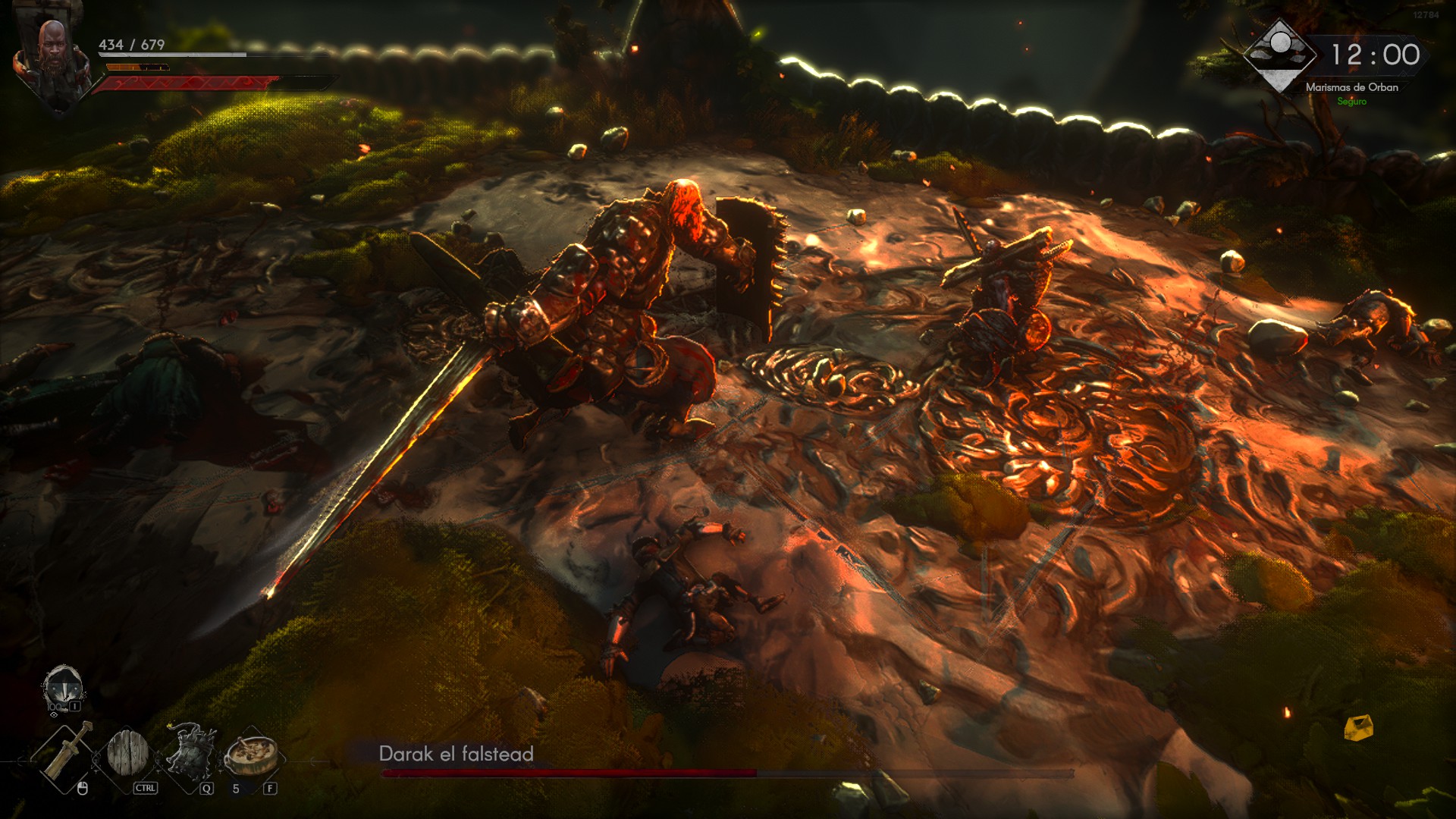
Task: Consume the stew bowl food item
Action: click(251, 755)
